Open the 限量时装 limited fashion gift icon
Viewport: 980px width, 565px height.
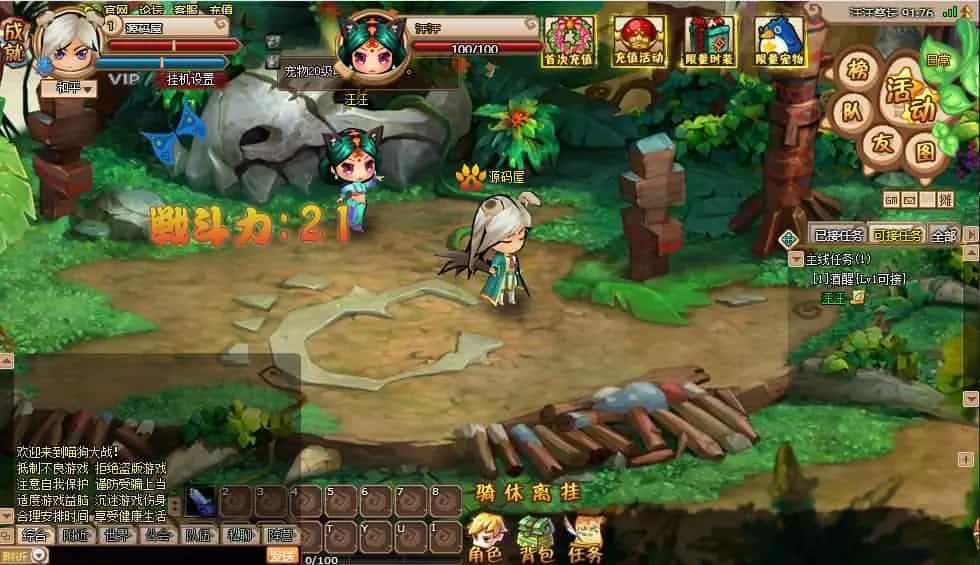(709, 41)
